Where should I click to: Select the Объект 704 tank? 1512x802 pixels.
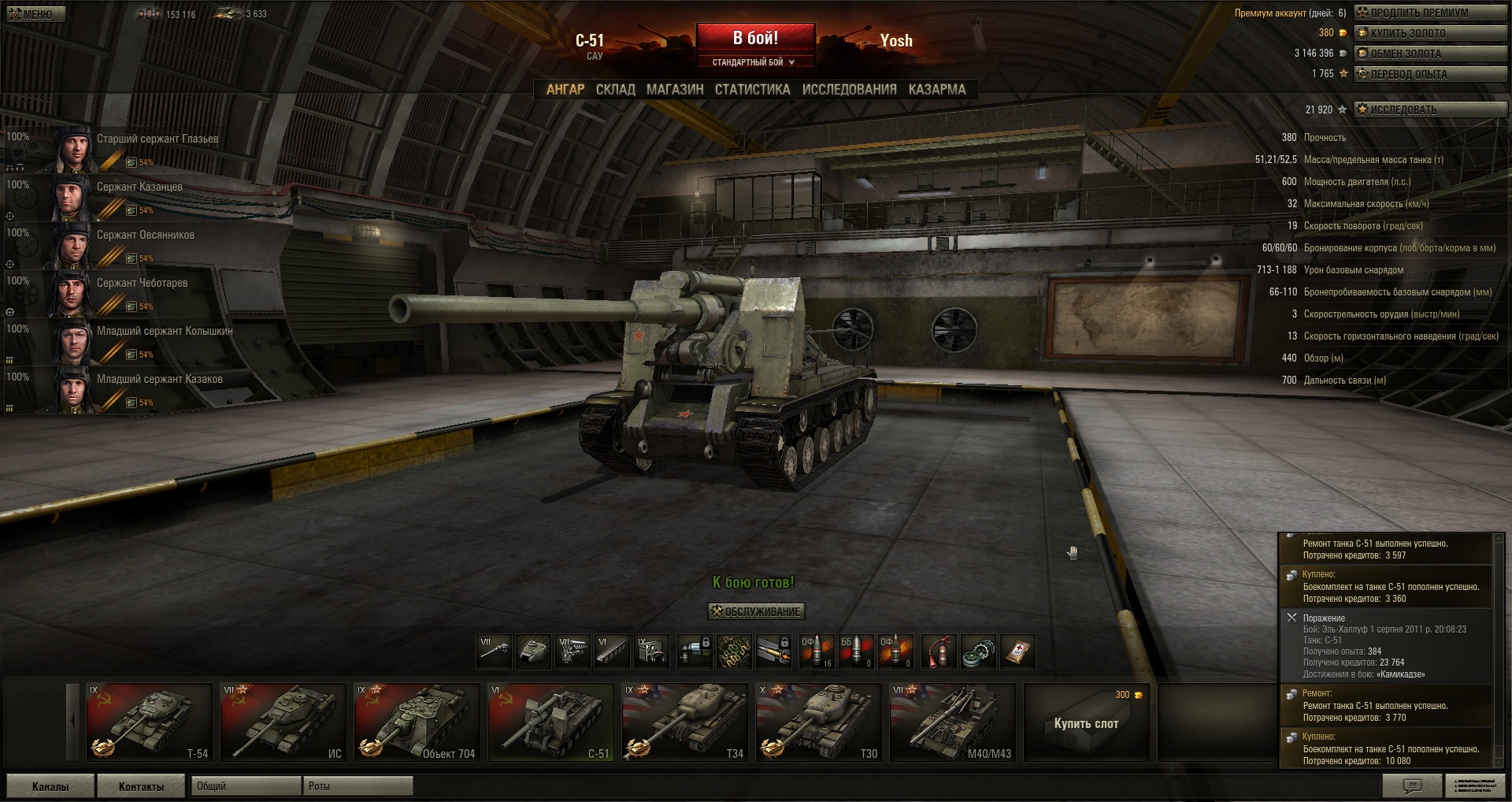click(417, 722)
